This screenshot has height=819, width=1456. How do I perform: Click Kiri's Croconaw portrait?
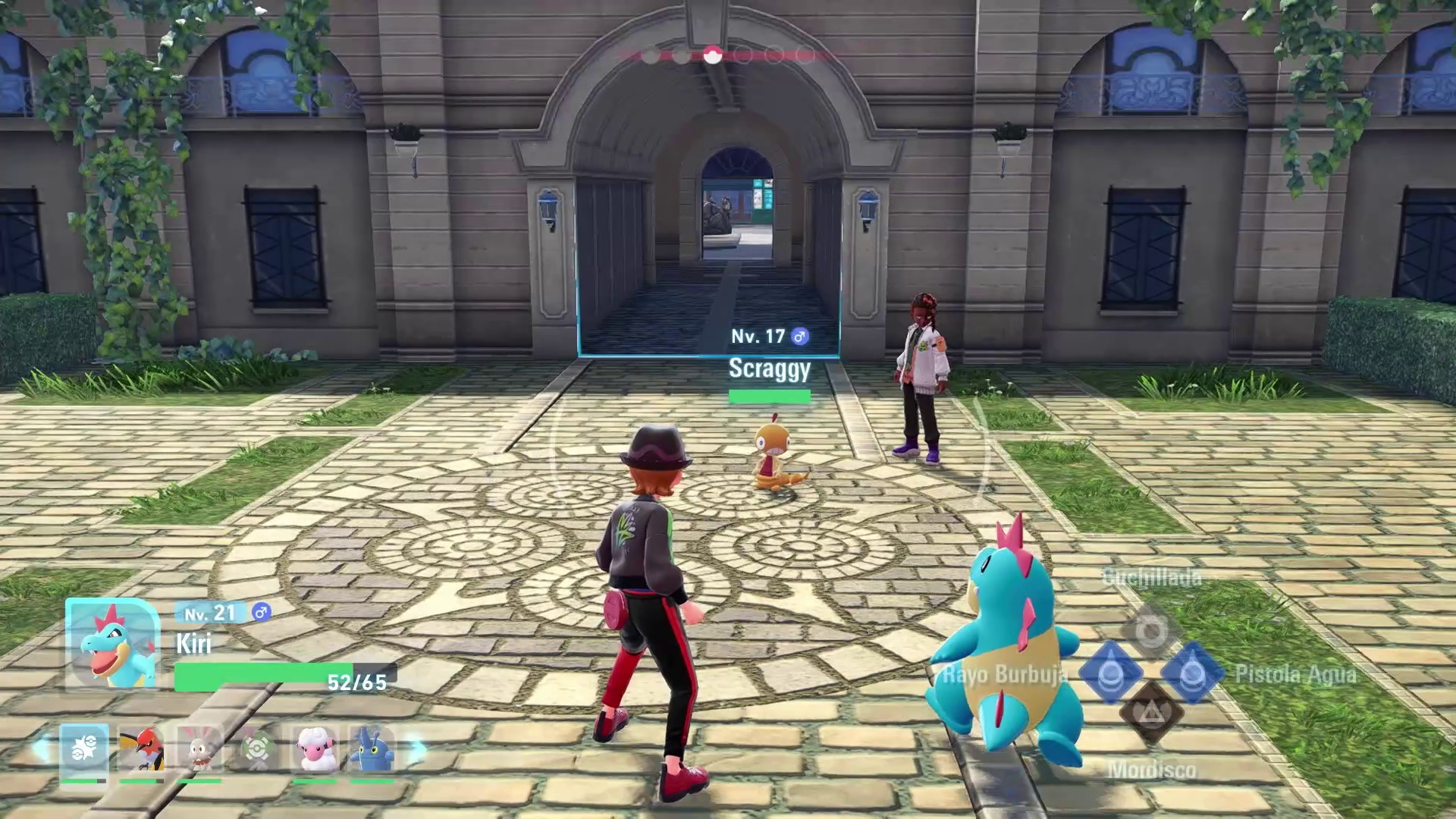(x=113, y=643)
